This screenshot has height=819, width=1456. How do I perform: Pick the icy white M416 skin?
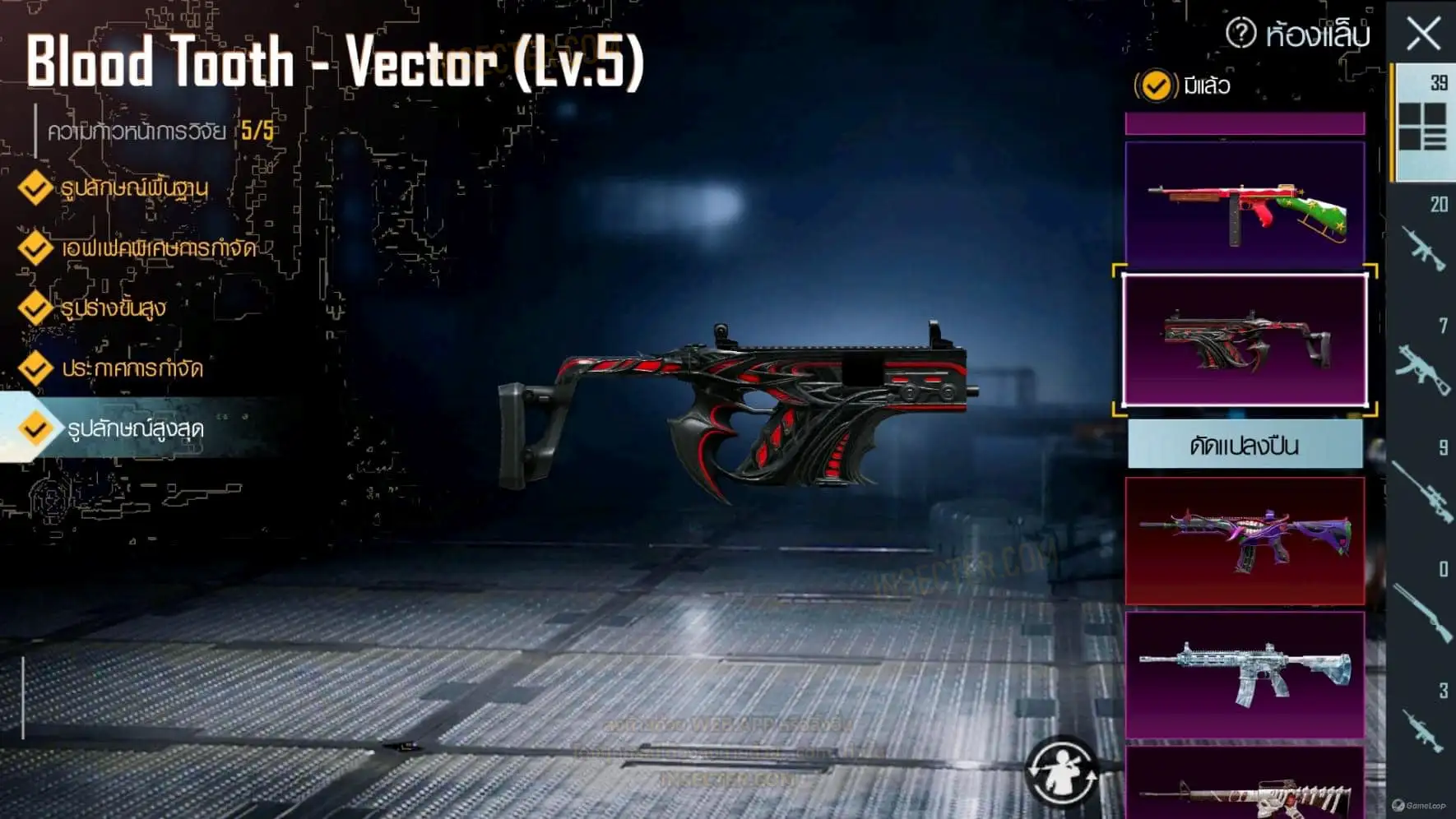1245,675
